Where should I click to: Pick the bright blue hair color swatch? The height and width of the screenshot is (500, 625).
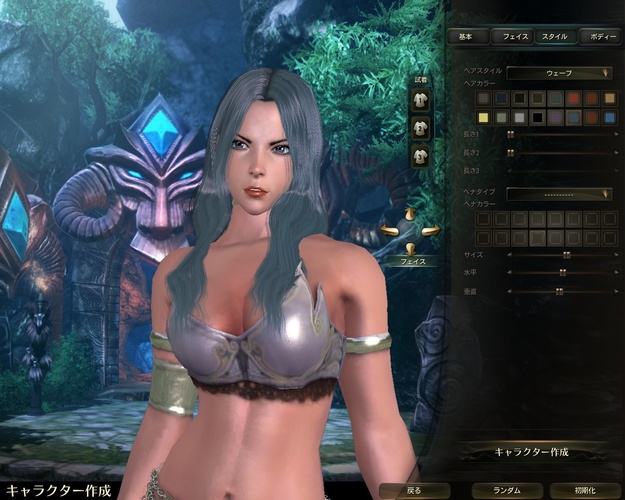[x=608, y=117]
